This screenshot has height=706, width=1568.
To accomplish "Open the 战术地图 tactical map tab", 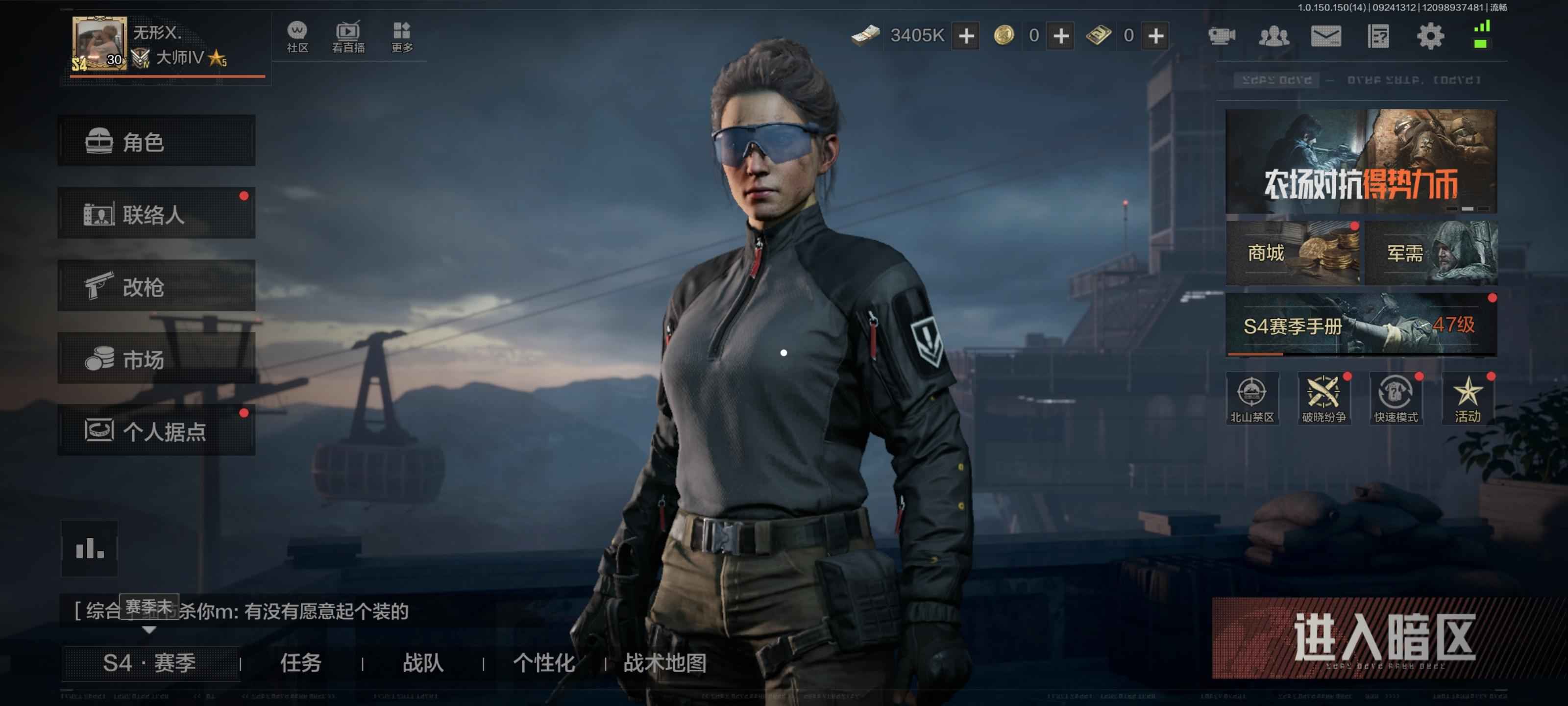I will click(665, 663).
